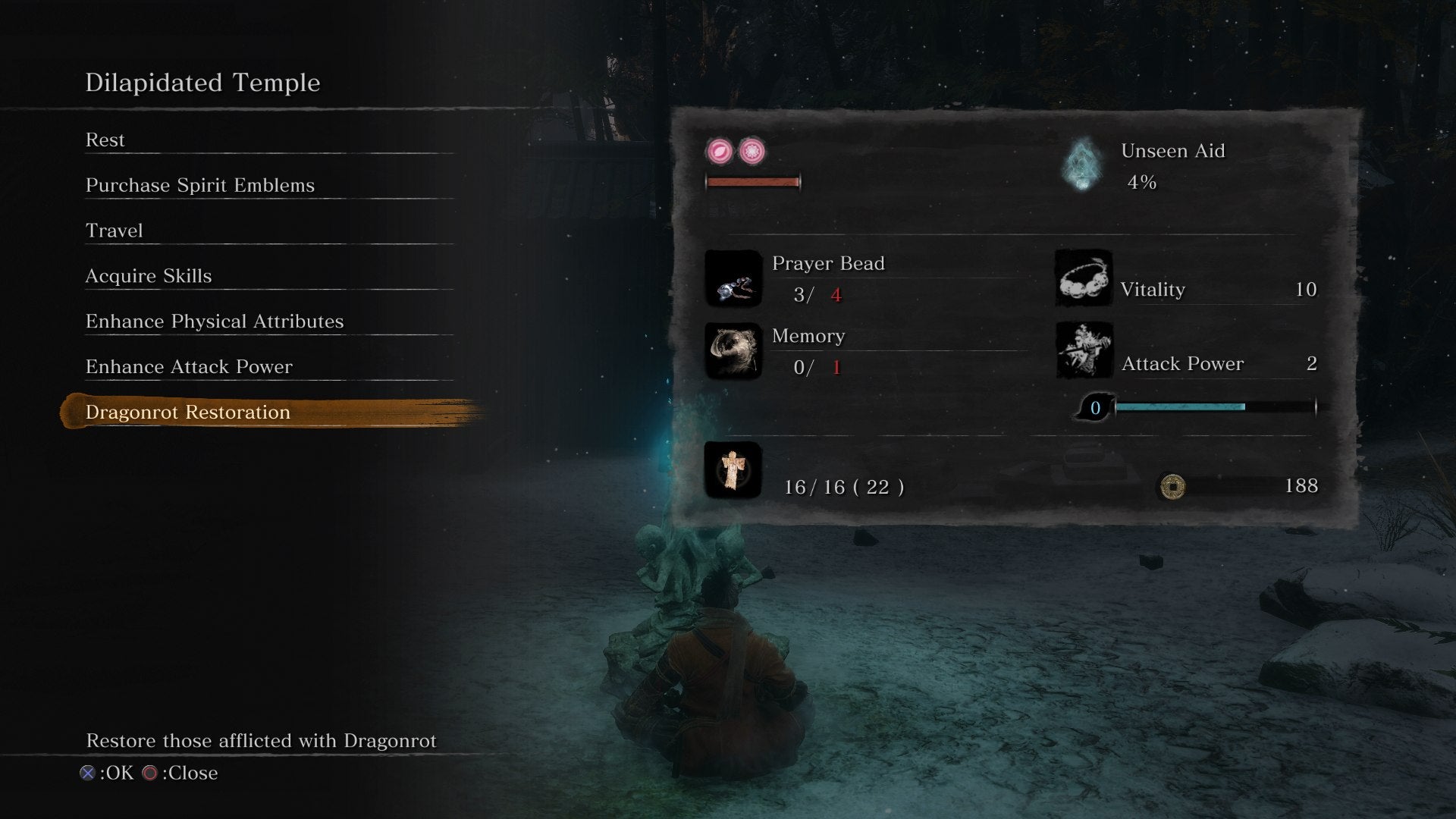
Task: Click the sen coin icon
Action: click(x=1172, y=486)
